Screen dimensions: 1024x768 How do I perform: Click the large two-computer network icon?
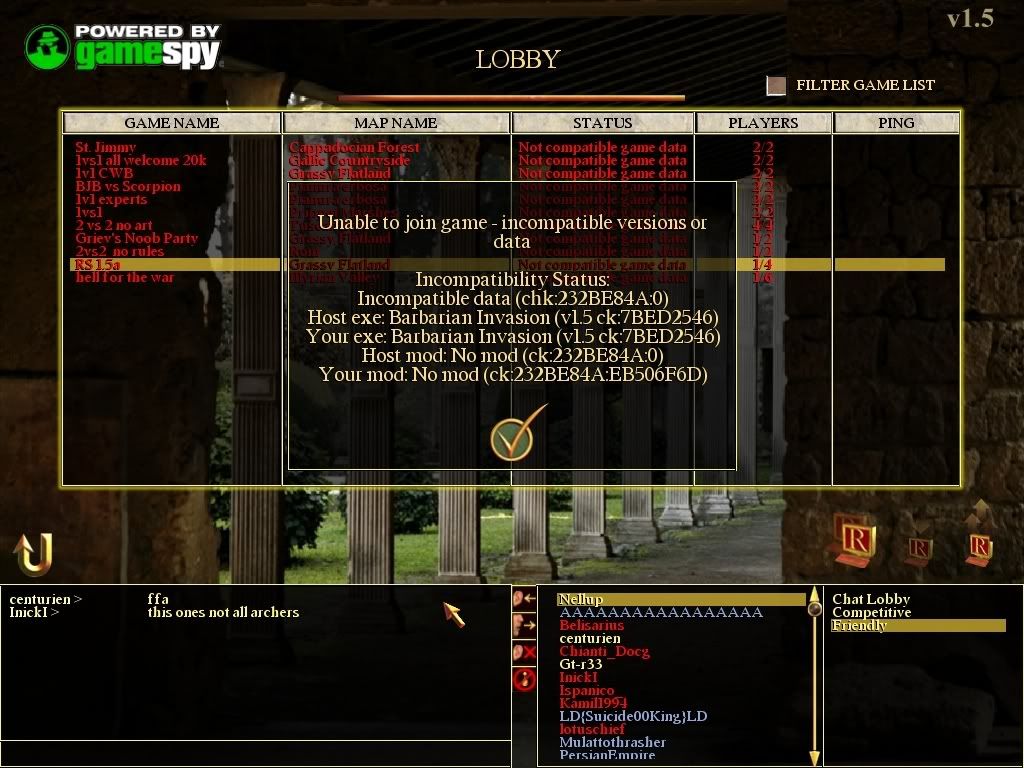[x=855, y=538]
